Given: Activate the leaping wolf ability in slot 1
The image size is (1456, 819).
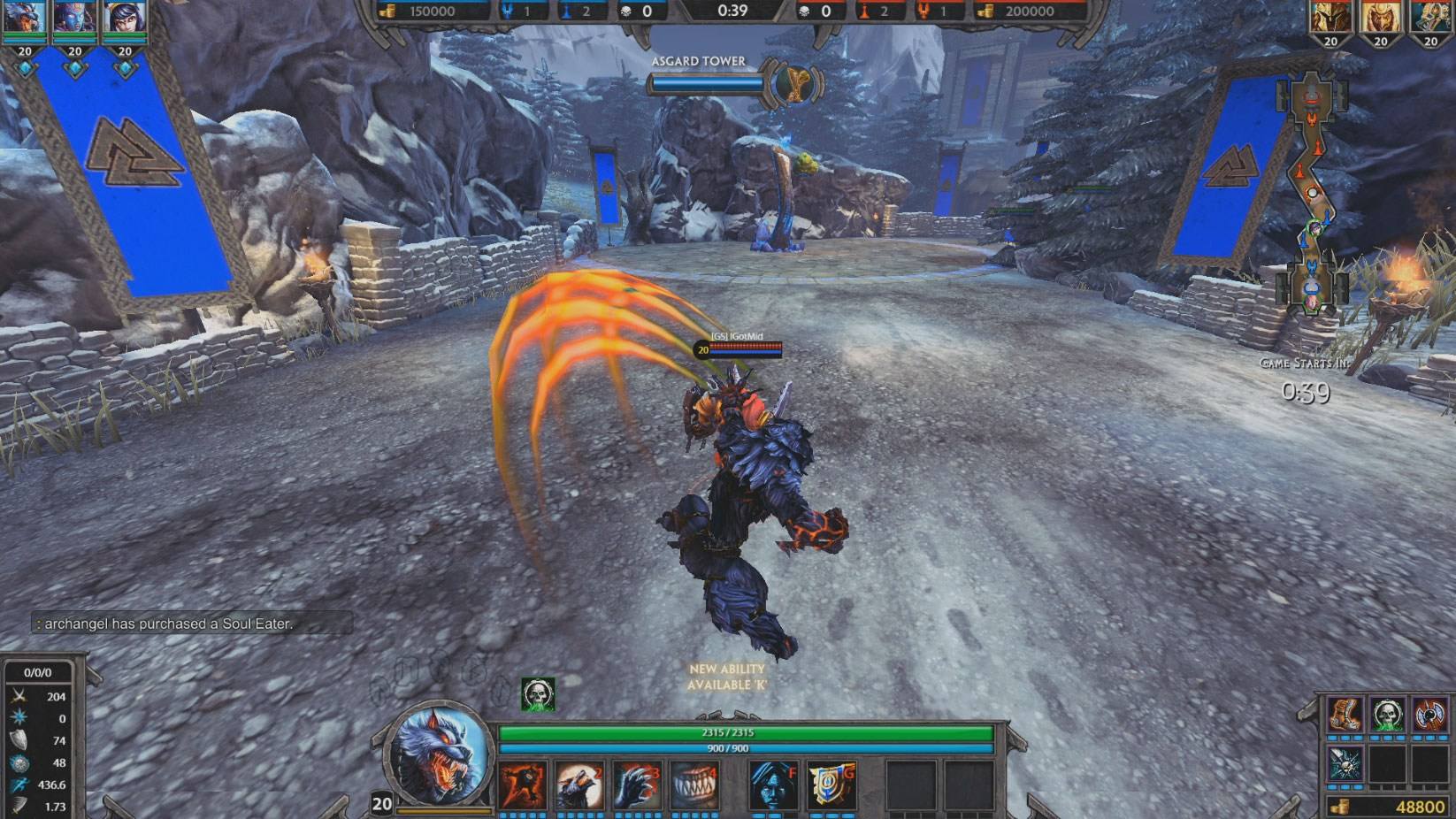Looking at the screenshot, I should 523,785.
